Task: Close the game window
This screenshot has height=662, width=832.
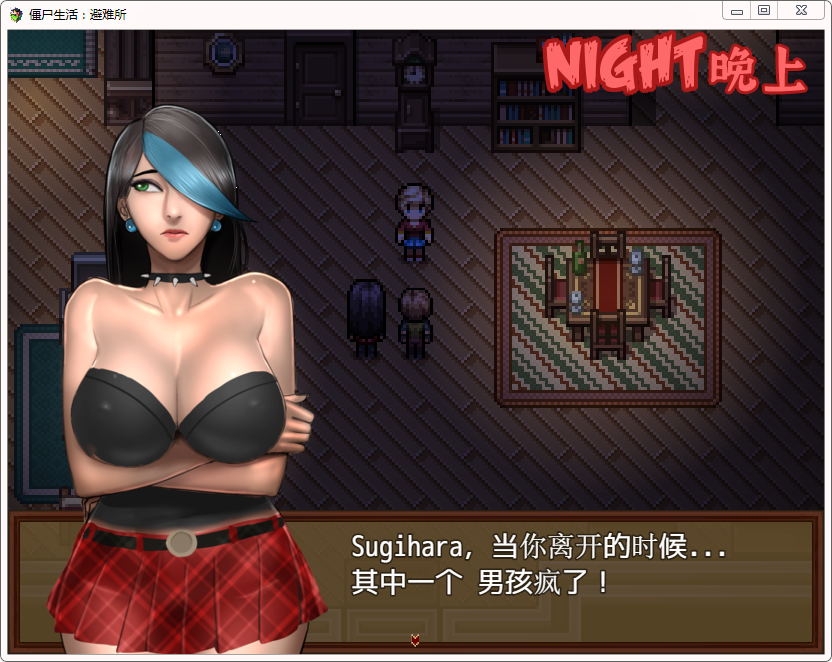Action: 801,10
